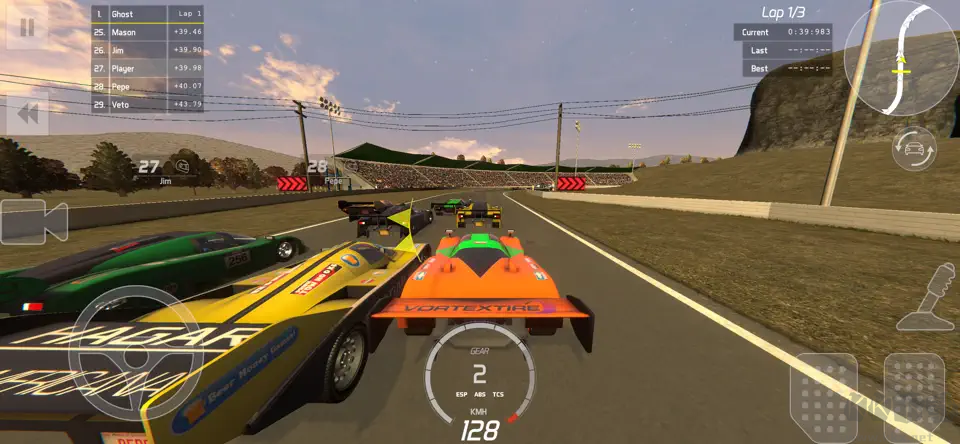This screenshot has width=960, height=444.
Task: Switch the camera view
Action: (33, 221)
